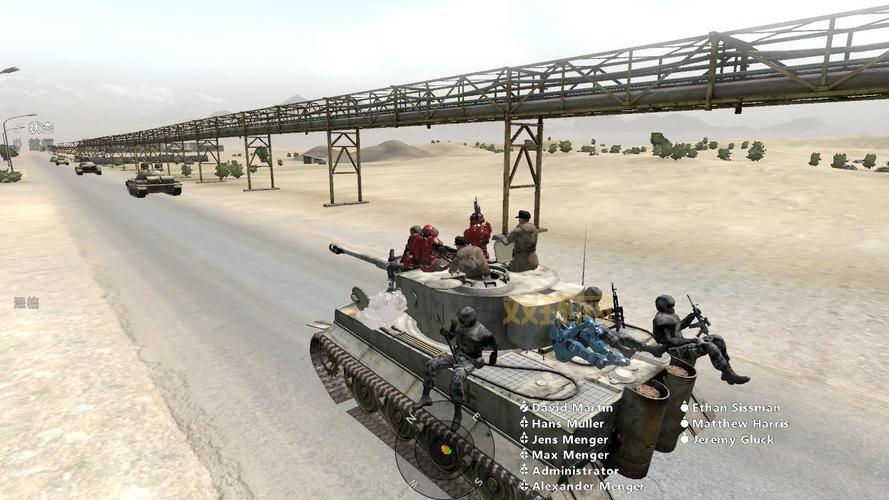Select squad member Hans Muller
The image size is (889, 500).
pos(570,424)
